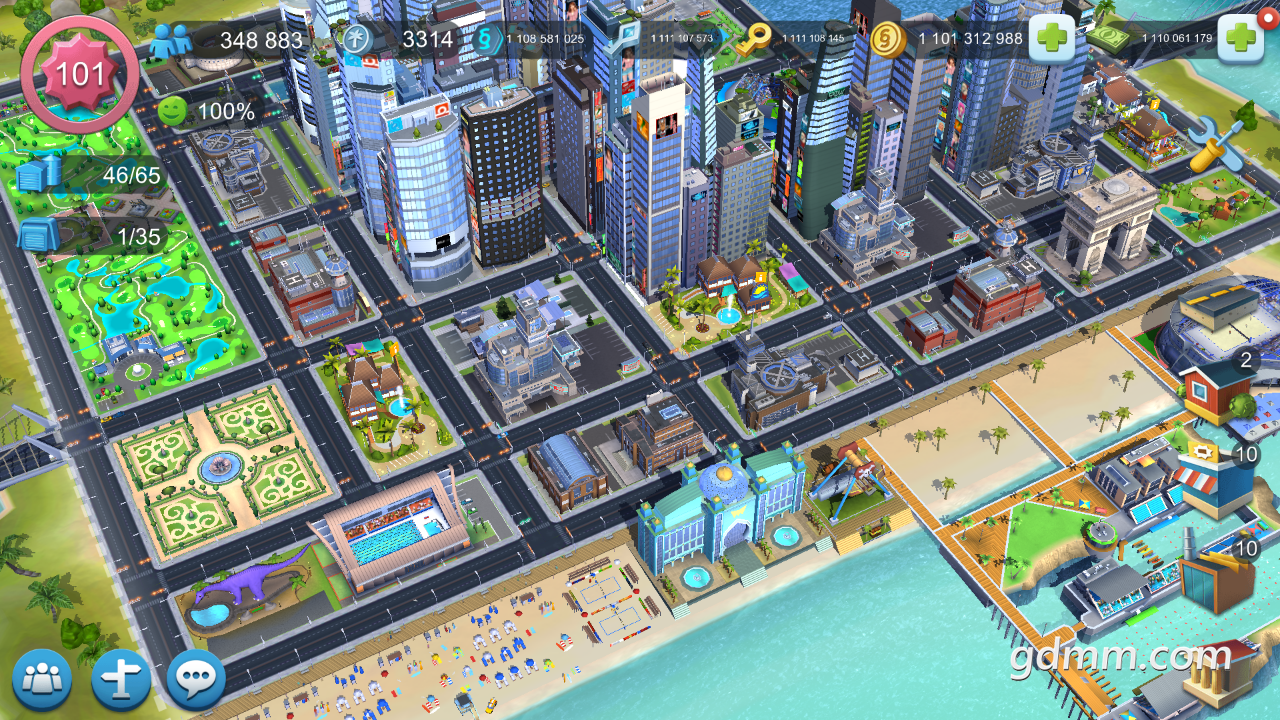This screenshot has height=720, width=1280.
Task: Tap the airplane button
Action: [121, 680]
